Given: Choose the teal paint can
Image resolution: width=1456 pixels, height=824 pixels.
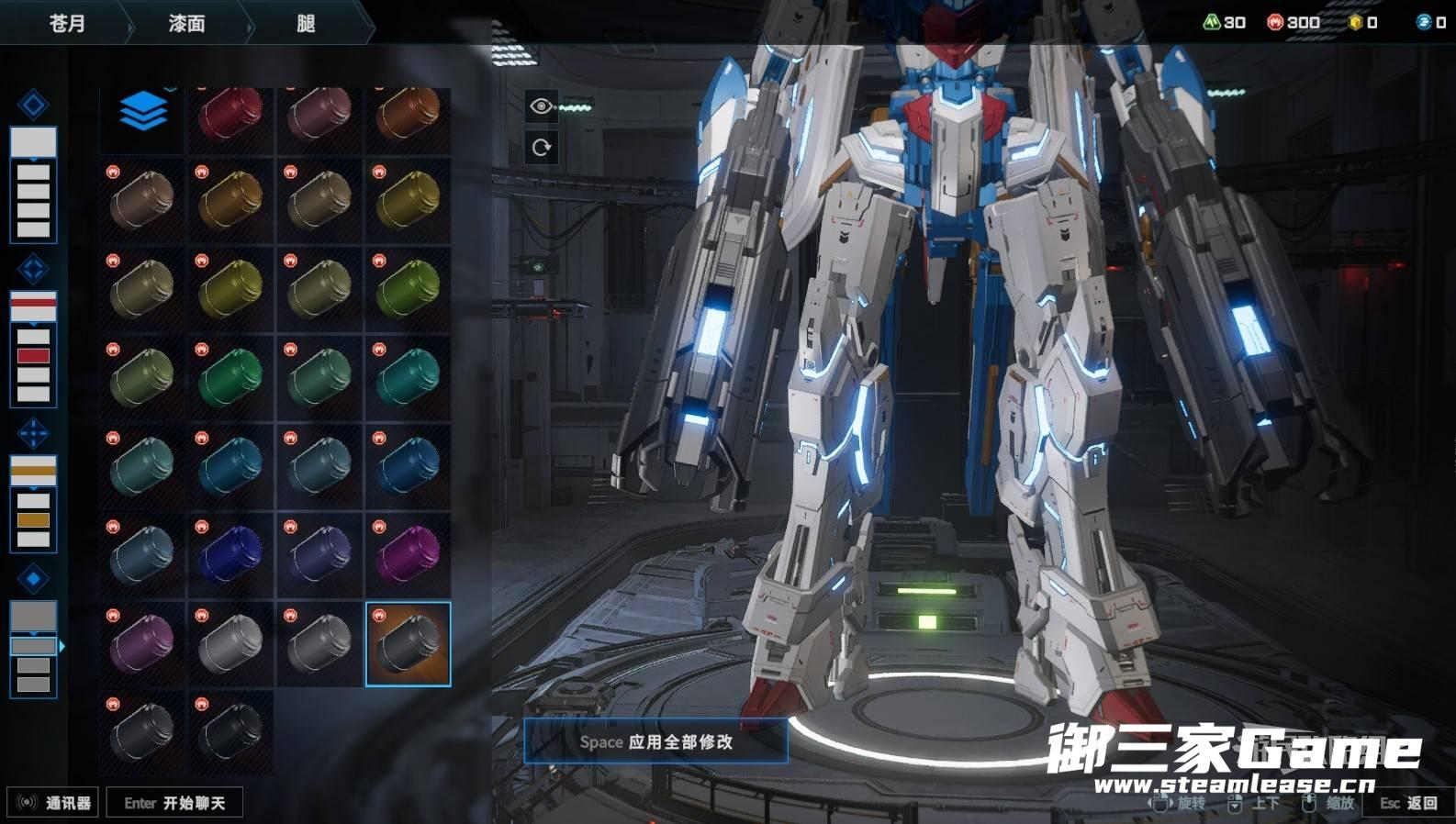Looking at the screenshot, I should (x=409, y=377).
